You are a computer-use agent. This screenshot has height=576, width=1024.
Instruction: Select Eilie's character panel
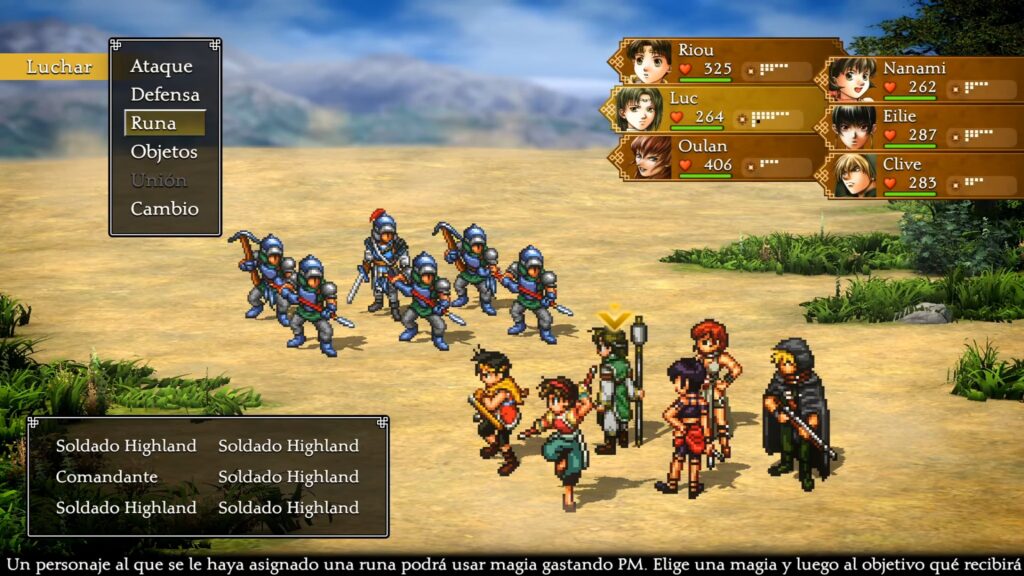tap(923, 127)
